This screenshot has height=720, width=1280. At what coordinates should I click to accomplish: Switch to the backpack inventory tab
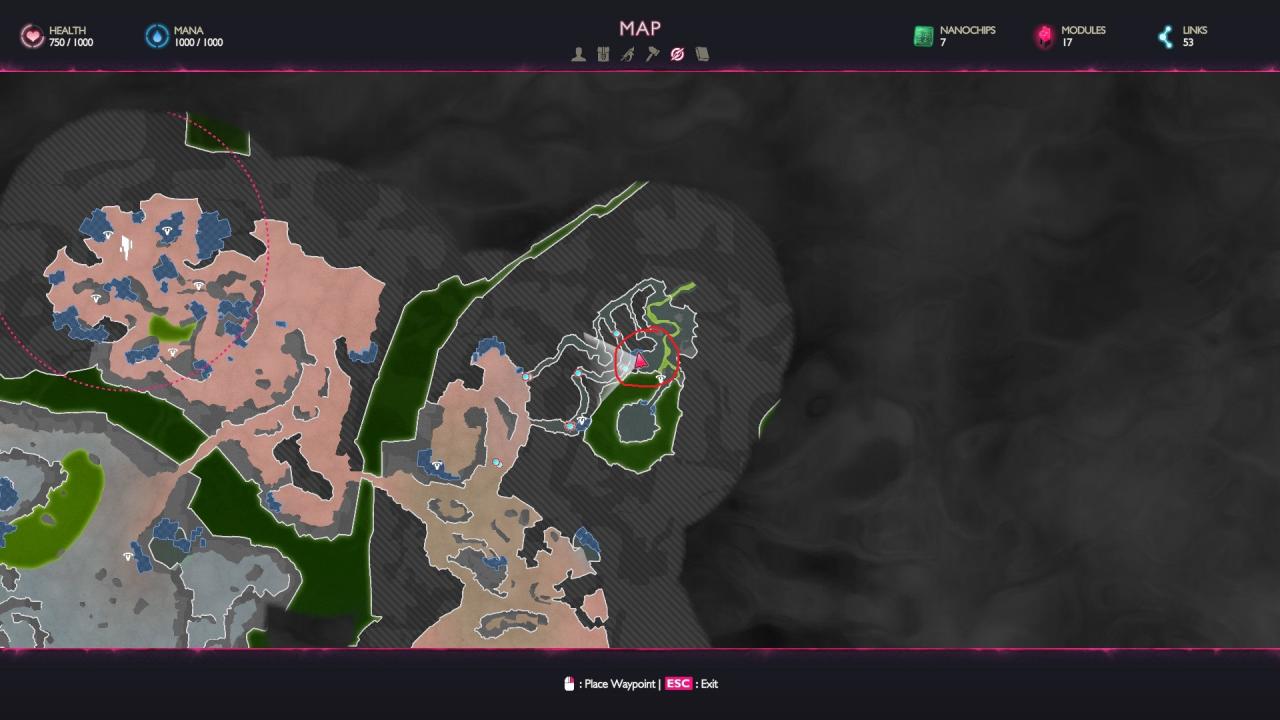click(x=603, y=54)
